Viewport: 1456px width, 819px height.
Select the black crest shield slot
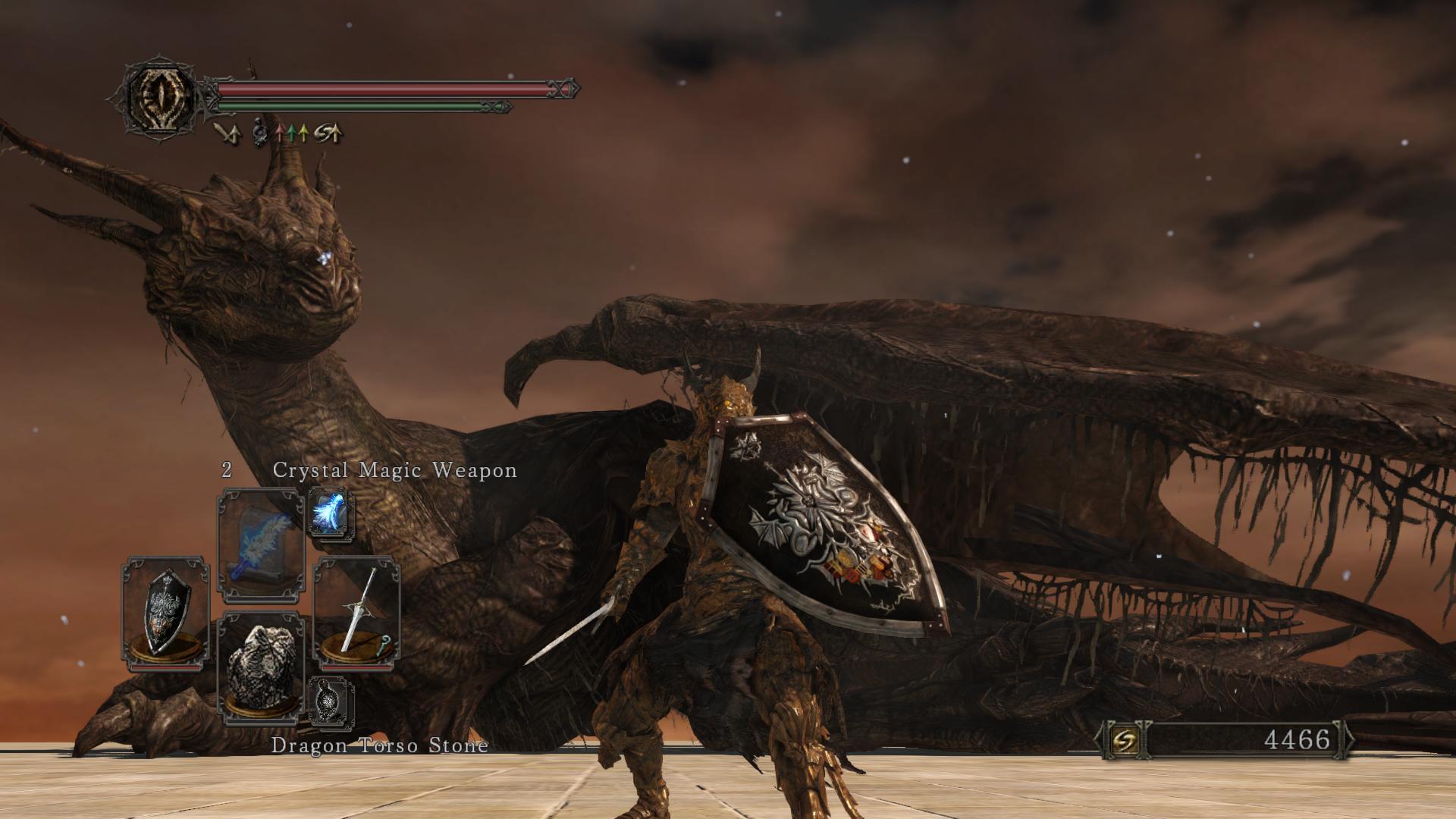click(x=165, y=613)
